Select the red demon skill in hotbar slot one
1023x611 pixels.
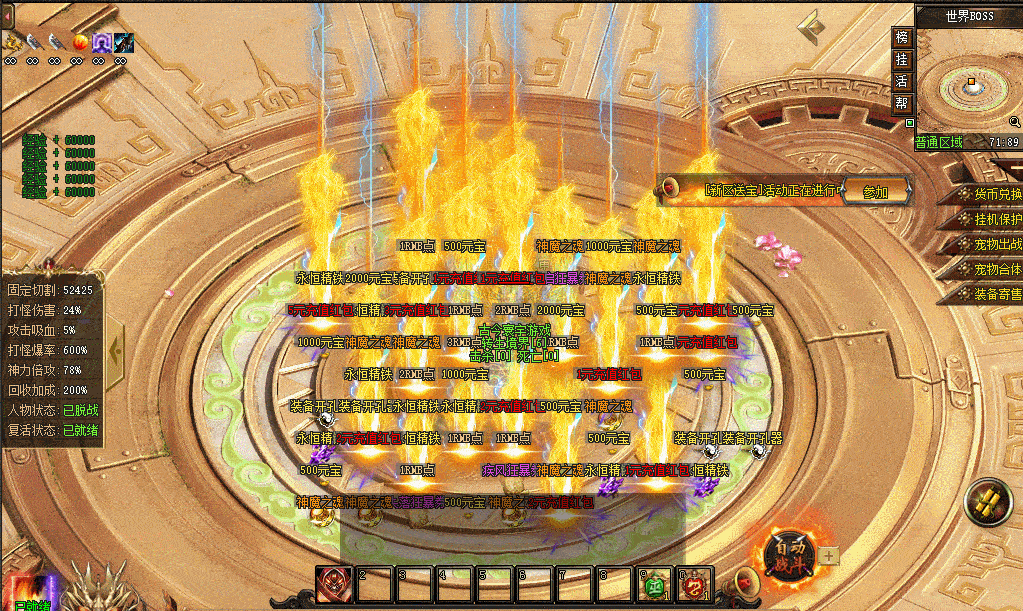click(334, 584)
